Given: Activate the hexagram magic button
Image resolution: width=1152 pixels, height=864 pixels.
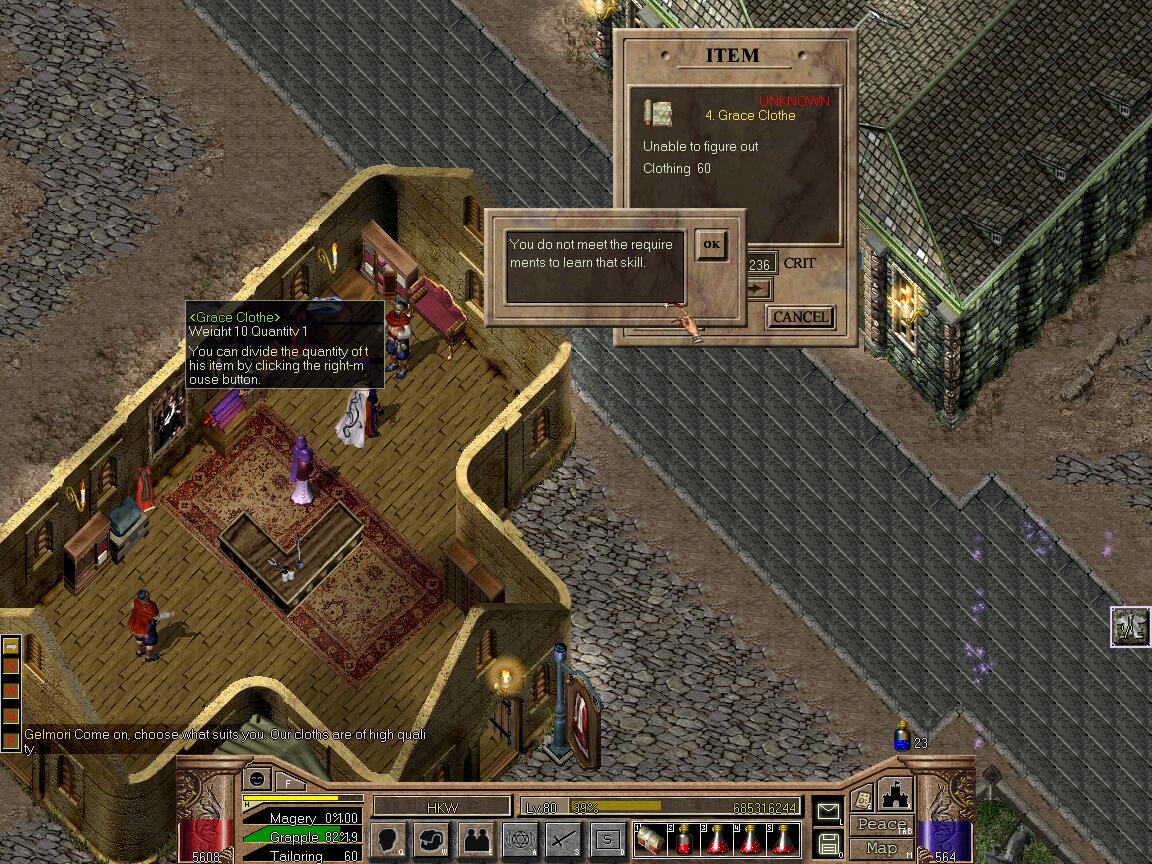Looking at the screenshot, I should click(520, 840).
